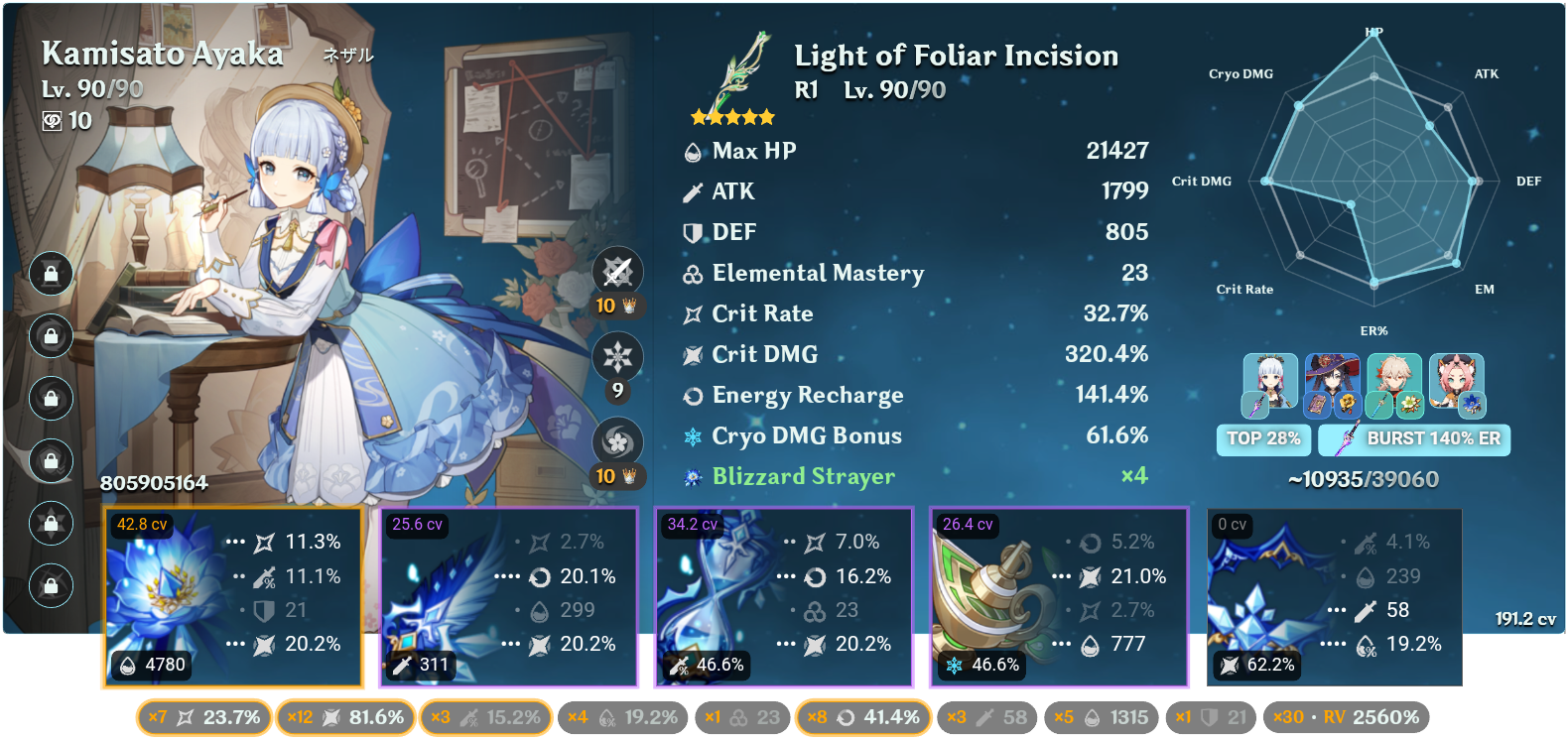Select the crowned Normal Attack talent icon
The height and width of the screenshot is (741, 1568).
point(618,271)
